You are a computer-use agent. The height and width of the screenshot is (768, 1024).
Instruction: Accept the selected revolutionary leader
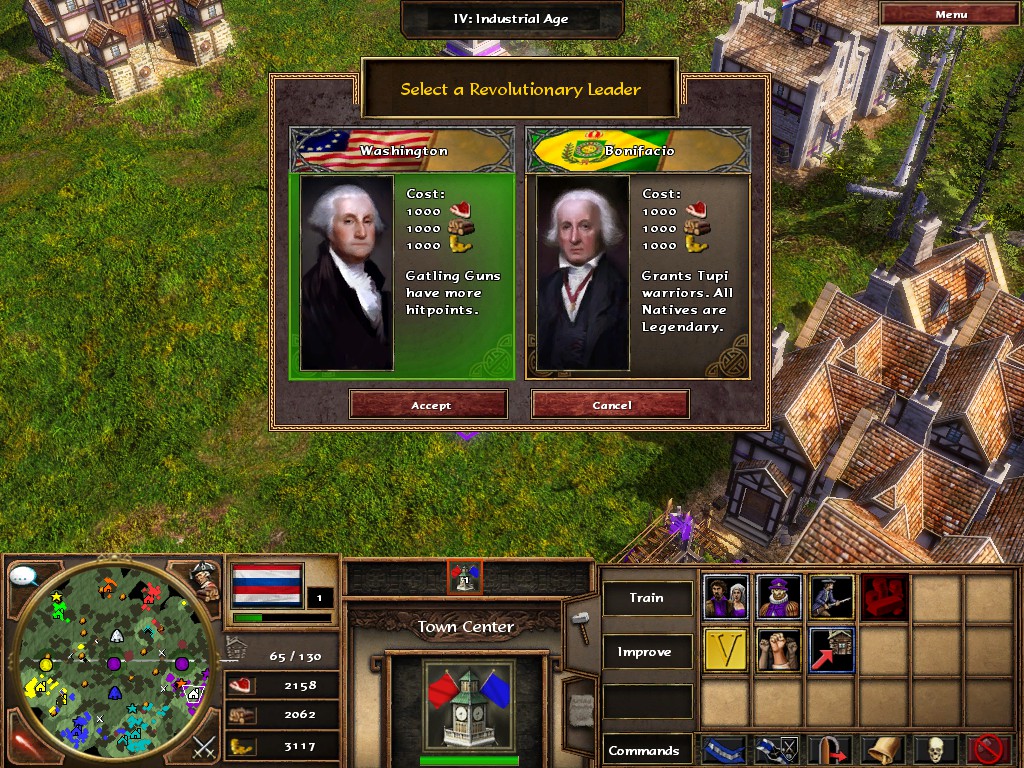[x=429, y=405]
